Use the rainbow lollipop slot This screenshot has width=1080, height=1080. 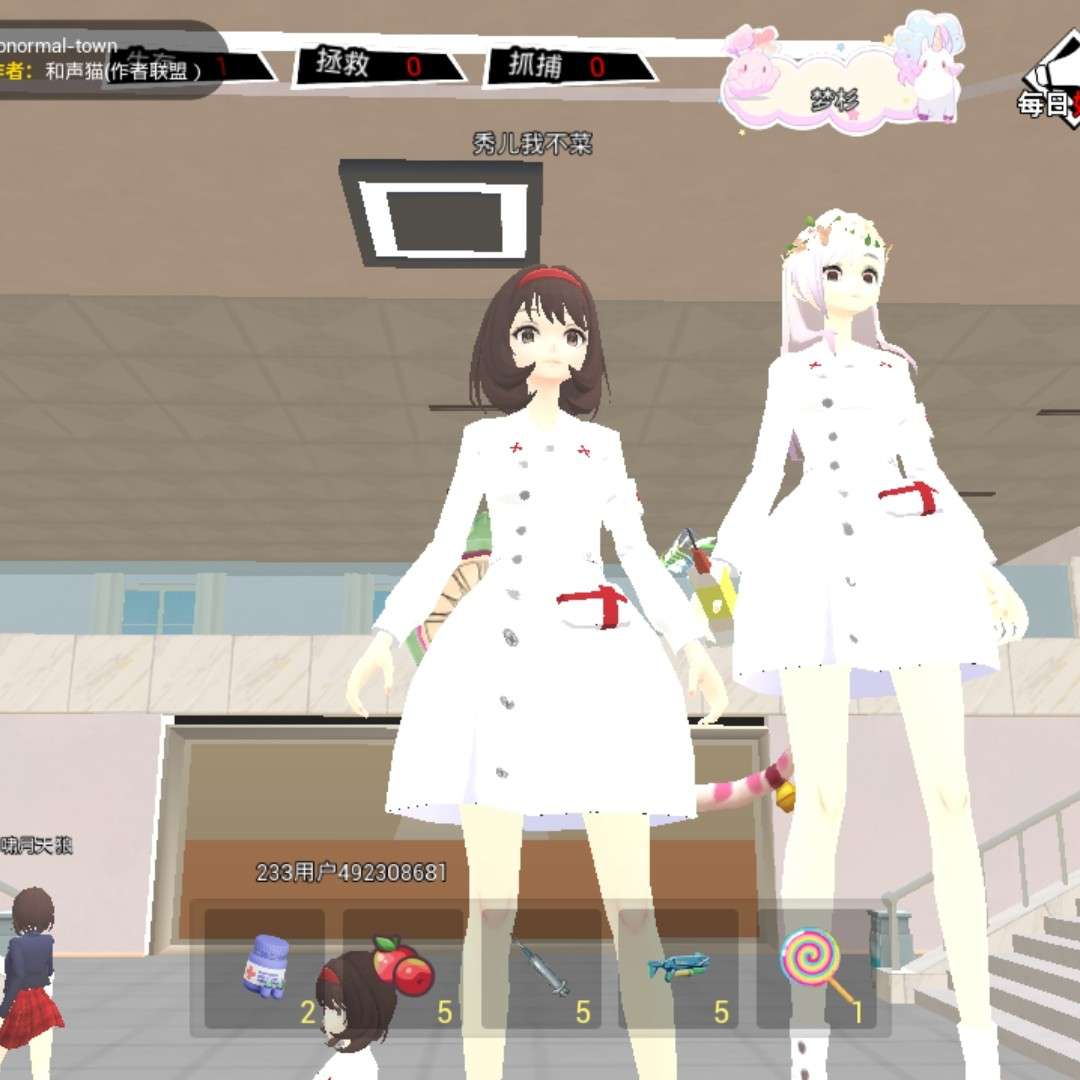coord(818,968)
